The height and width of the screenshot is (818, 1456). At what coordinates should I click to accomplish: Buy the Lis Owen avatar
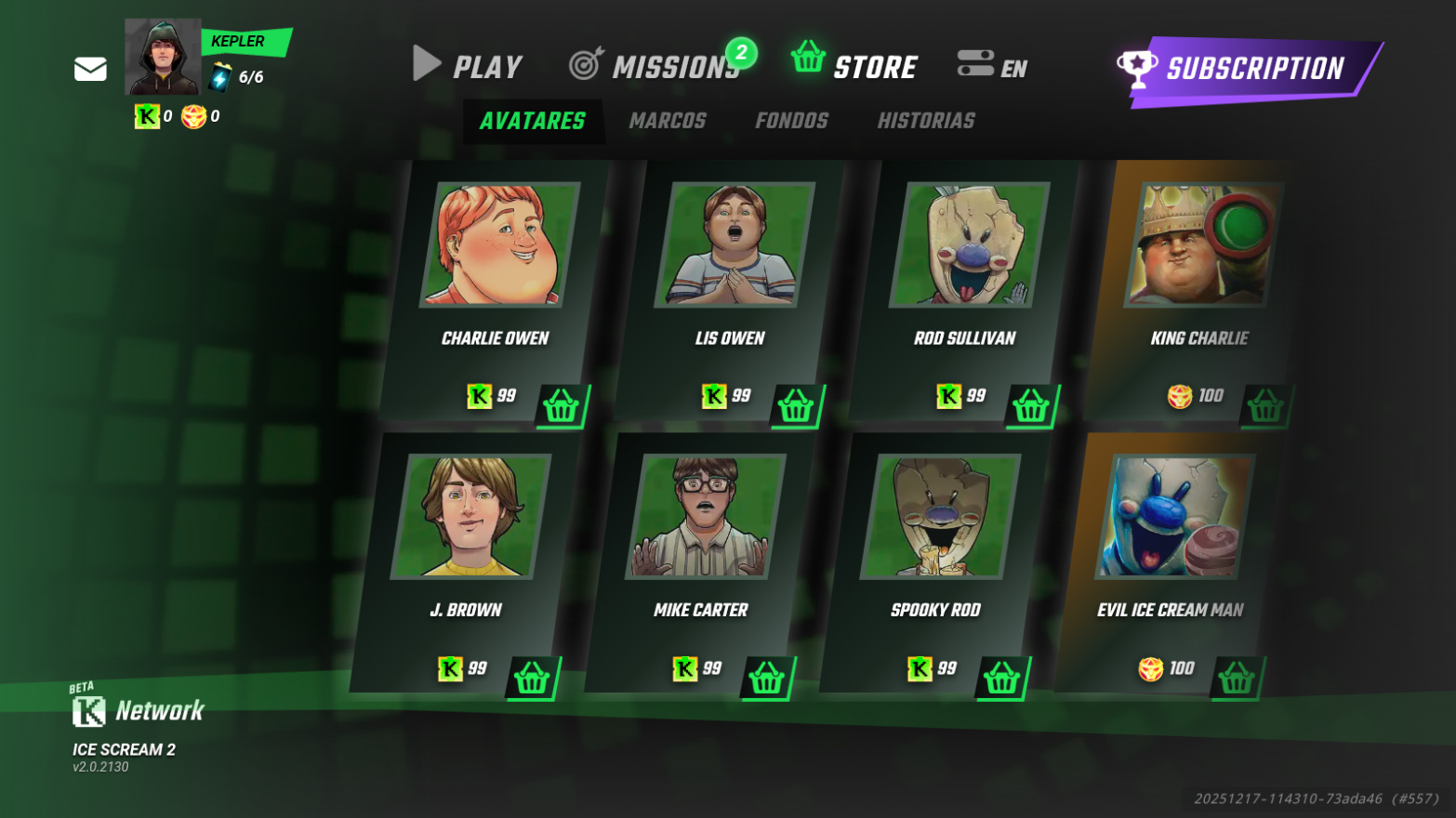(796, 406)
